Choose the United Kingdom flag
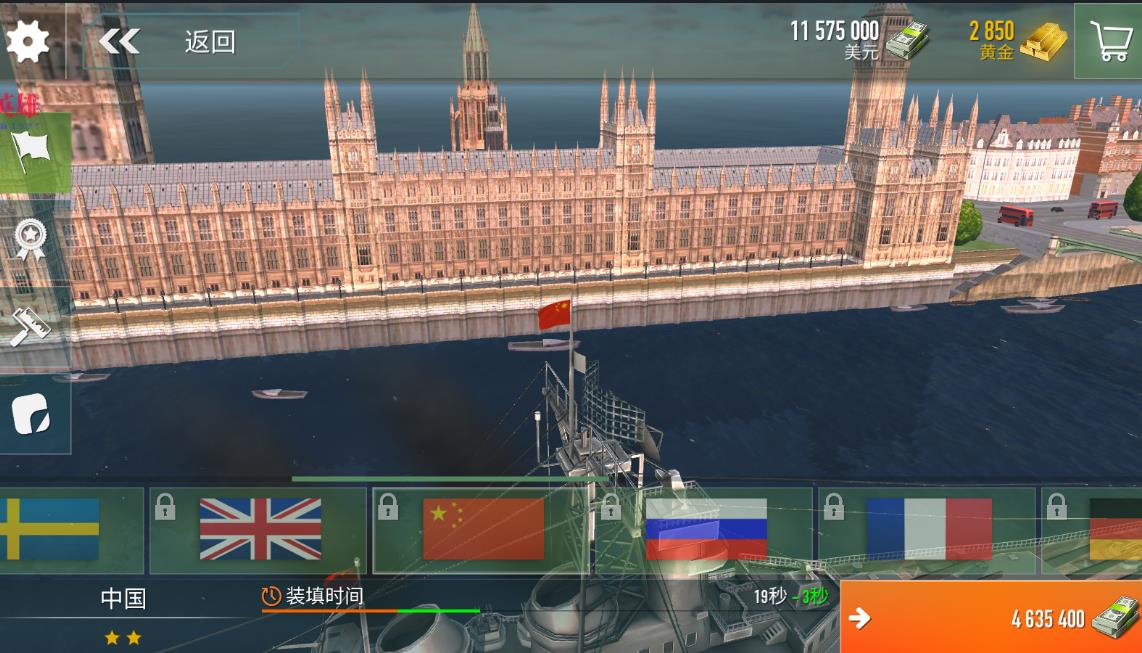Viewport: 1142px width, 653px height. pos(258,530)
